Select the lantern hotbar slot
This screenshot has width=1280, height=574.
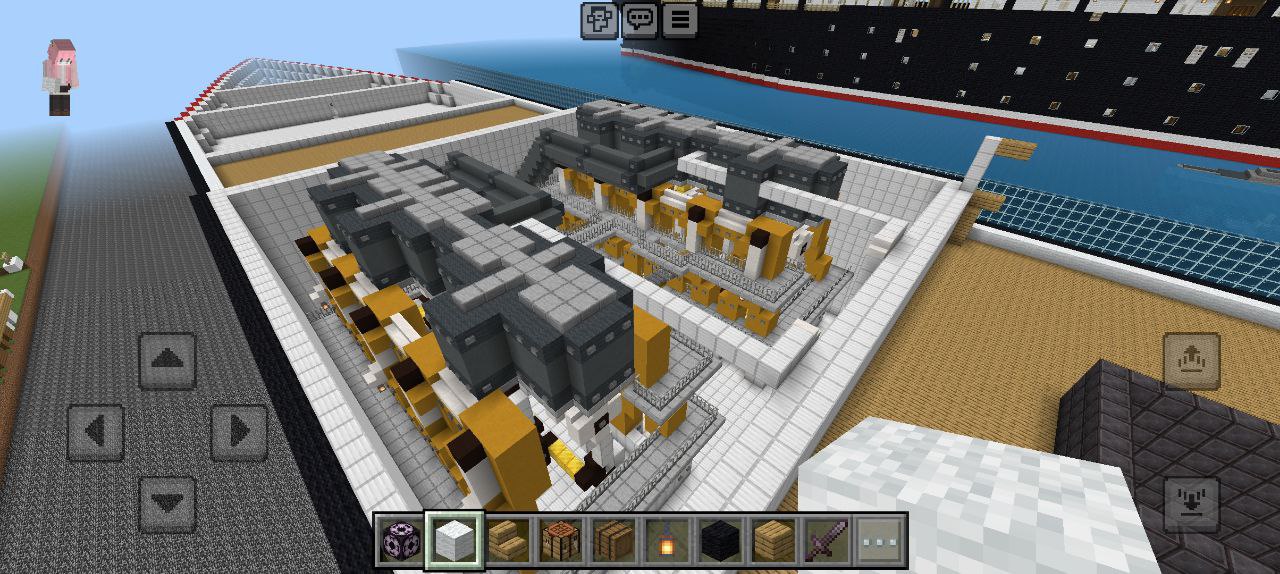coord(667,541)
